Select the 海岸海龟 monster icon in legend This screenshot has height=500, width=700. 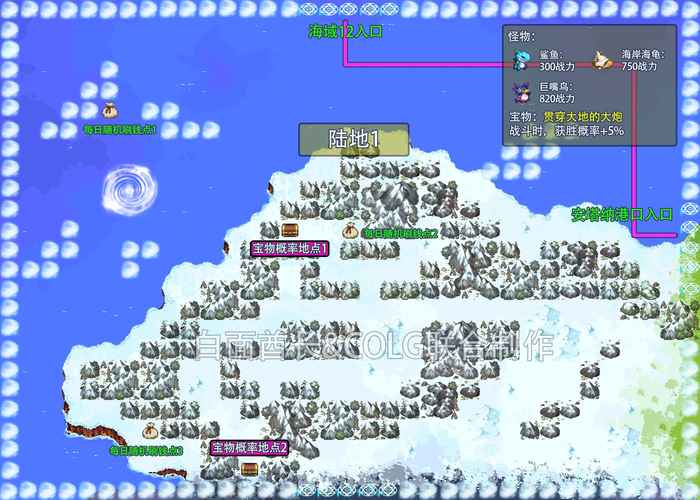602,59
